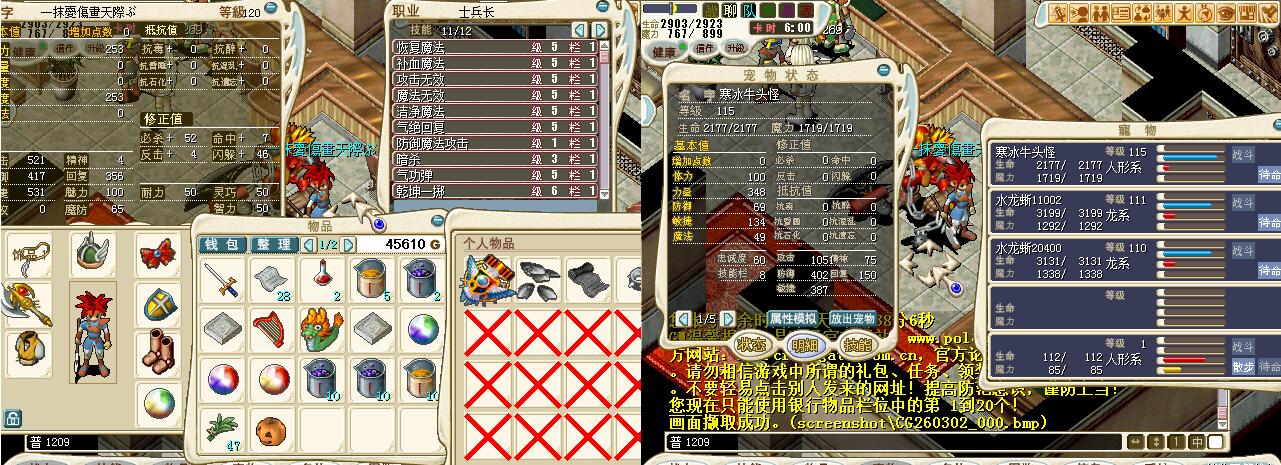Select the winged helmet equipment slot
Viewport: 1281px width, 465px height.
click(x=93, y=253)
